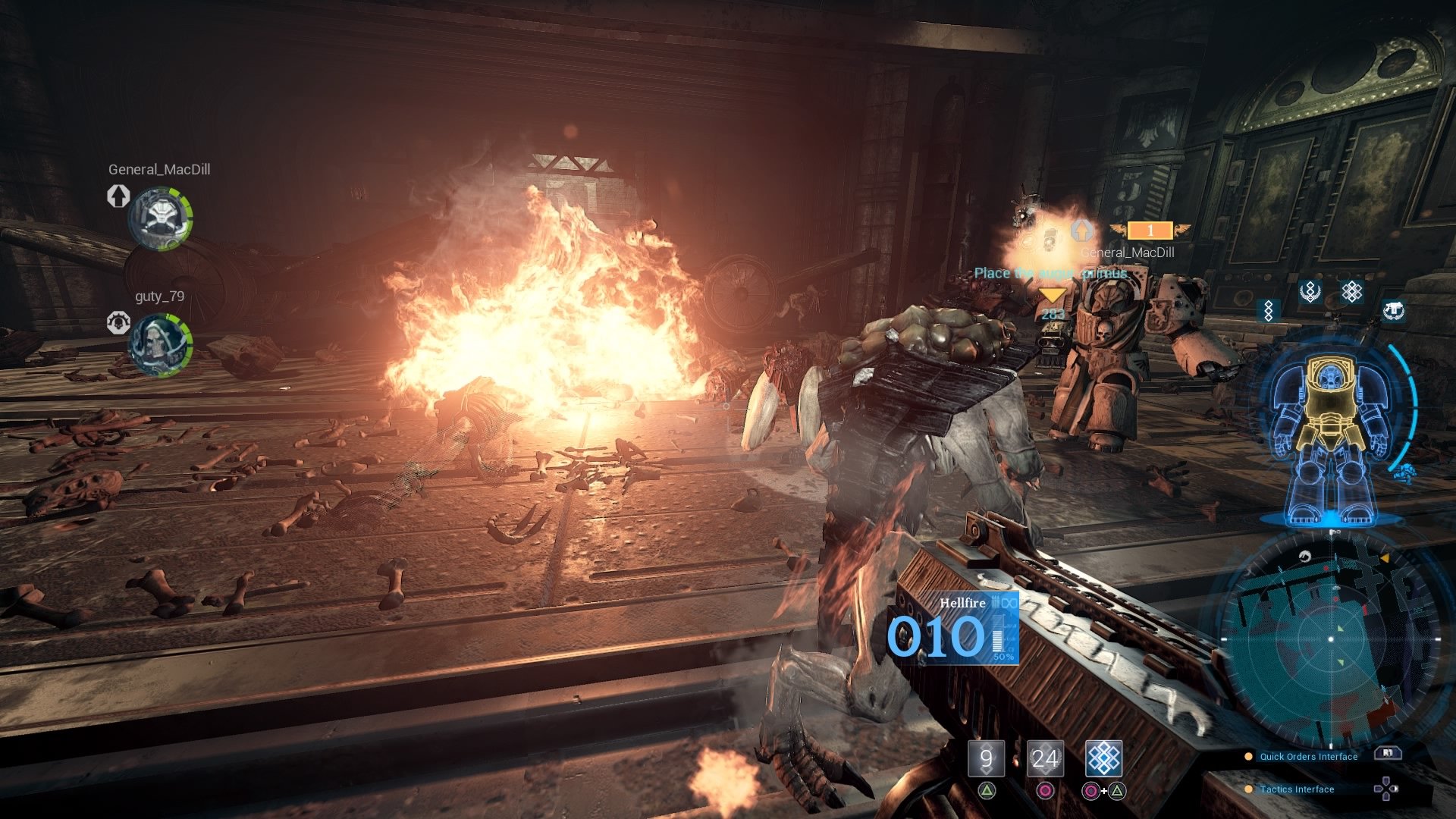Click the medkit slot showing count 24
1456x819 pixels.
point(1047,757)
